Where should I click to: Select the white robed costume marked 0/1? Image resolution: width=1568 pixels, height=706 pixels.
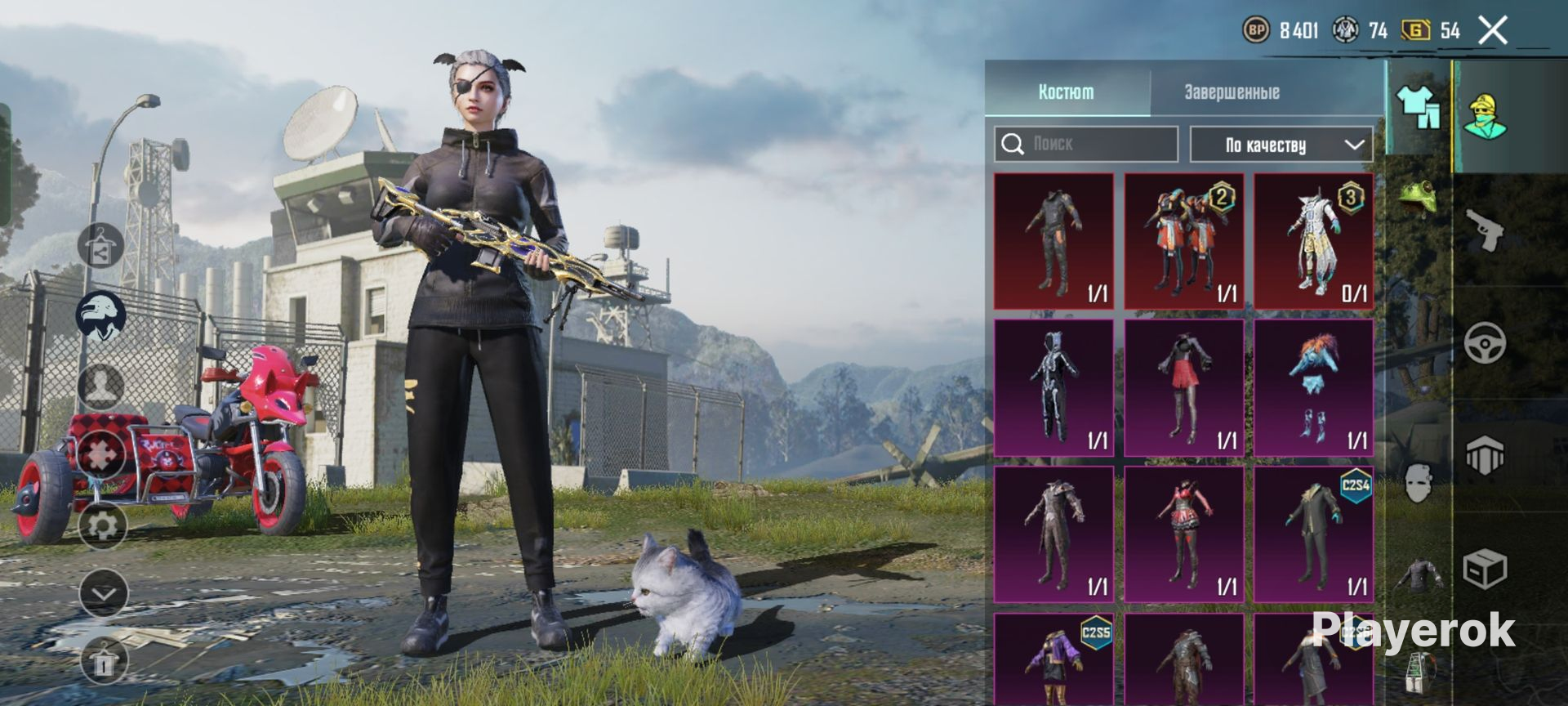pos(1313,241)
